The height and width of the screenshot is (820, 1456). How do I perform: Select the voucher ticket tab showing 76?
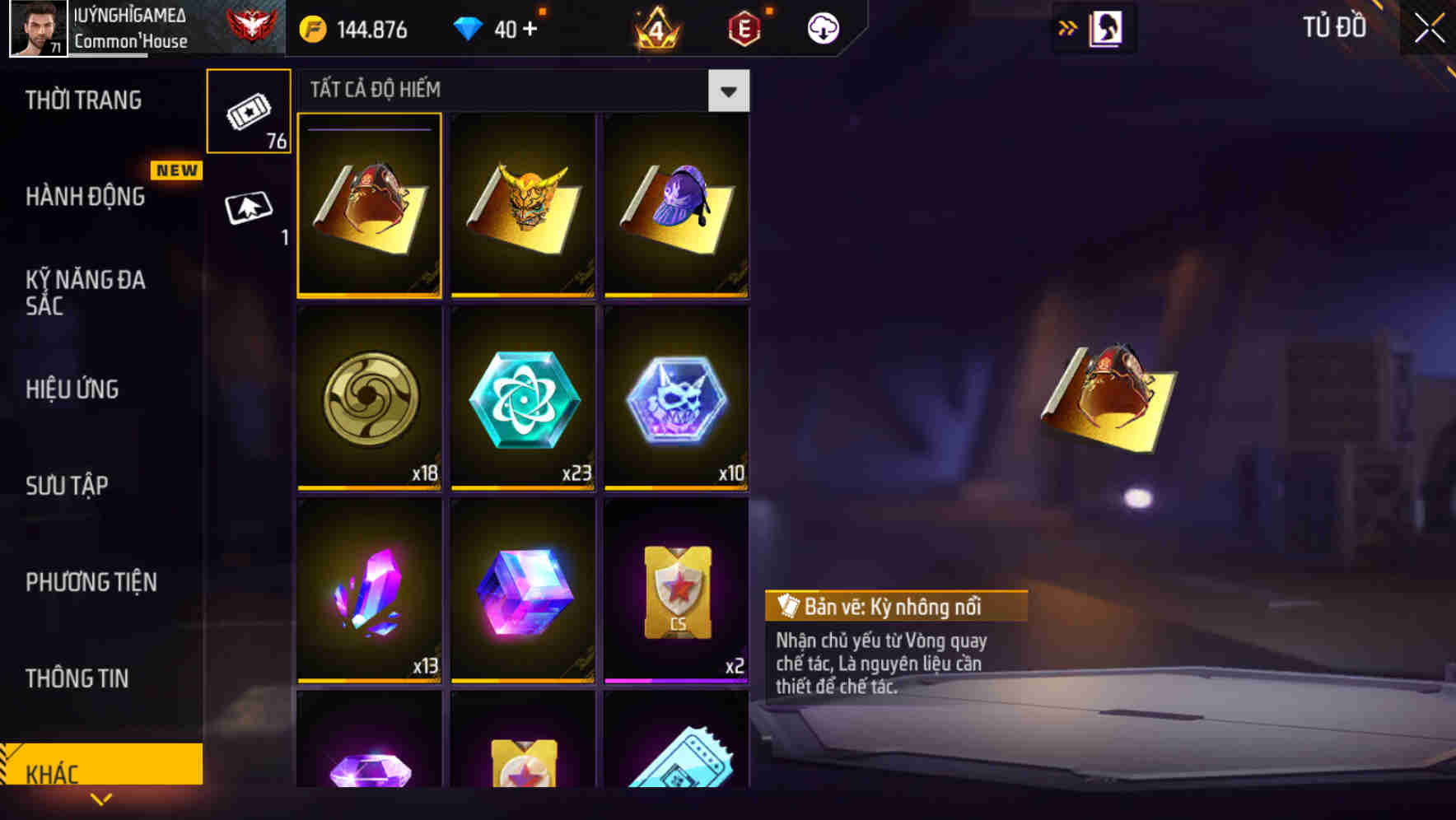tap(249, 109)
